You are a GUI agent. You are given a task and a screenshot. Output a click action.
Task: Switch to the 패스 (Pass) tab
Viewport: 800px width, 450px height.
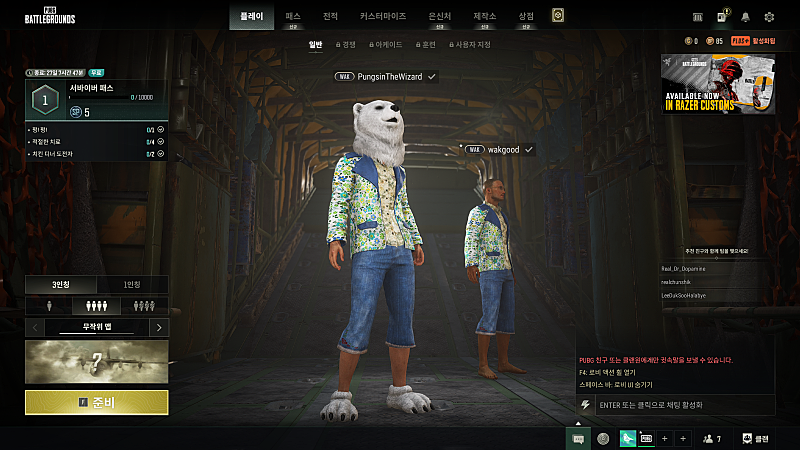point(292,17)
